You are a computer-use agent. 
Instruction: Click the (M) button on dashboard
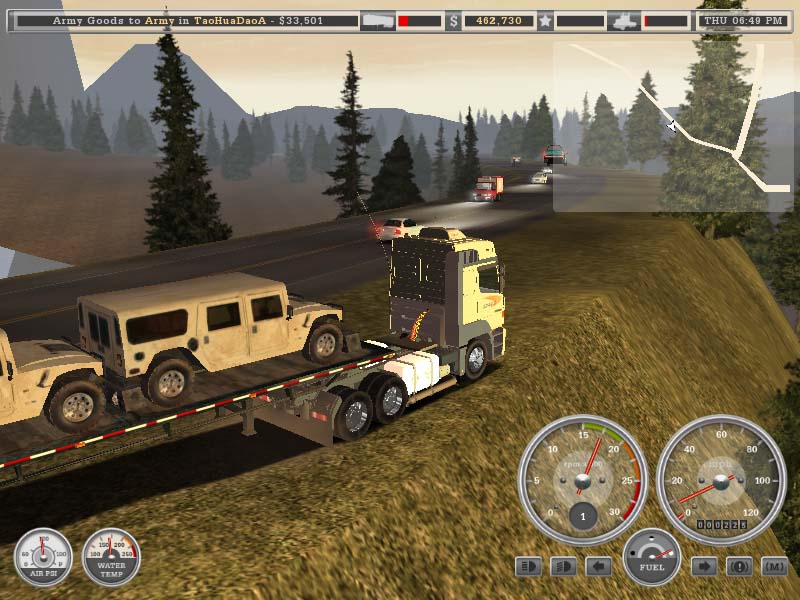point(774,567)
